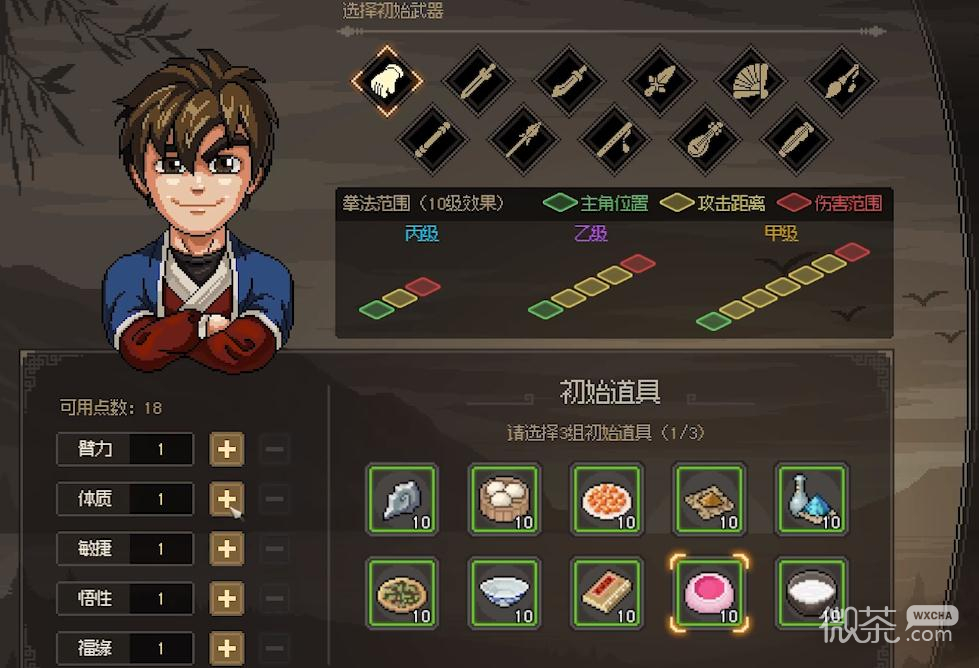
Task: Raise 敏捷 using the plus button
Action: (x=227, y=548)
